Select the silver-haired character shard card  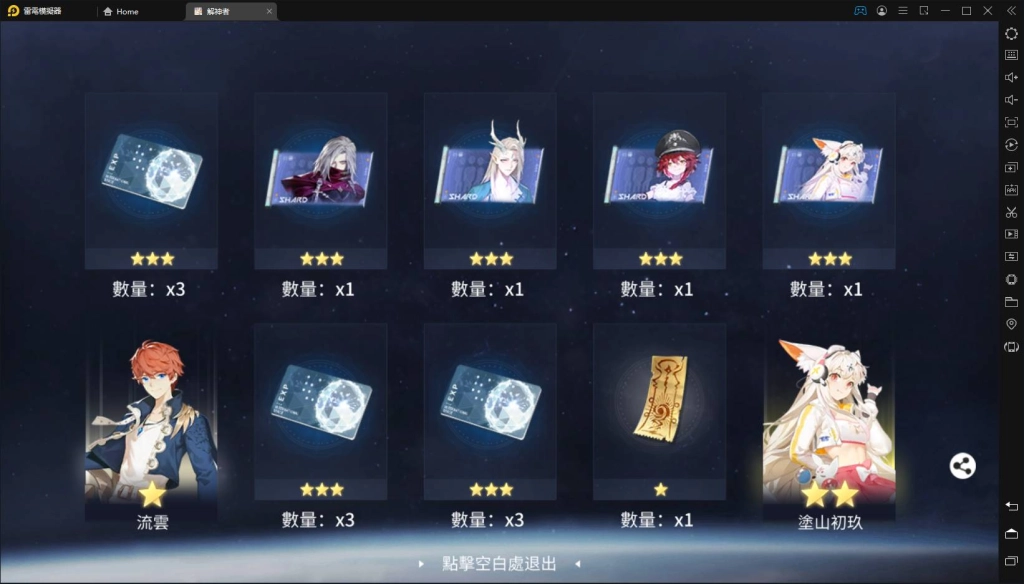coord(320,180)
